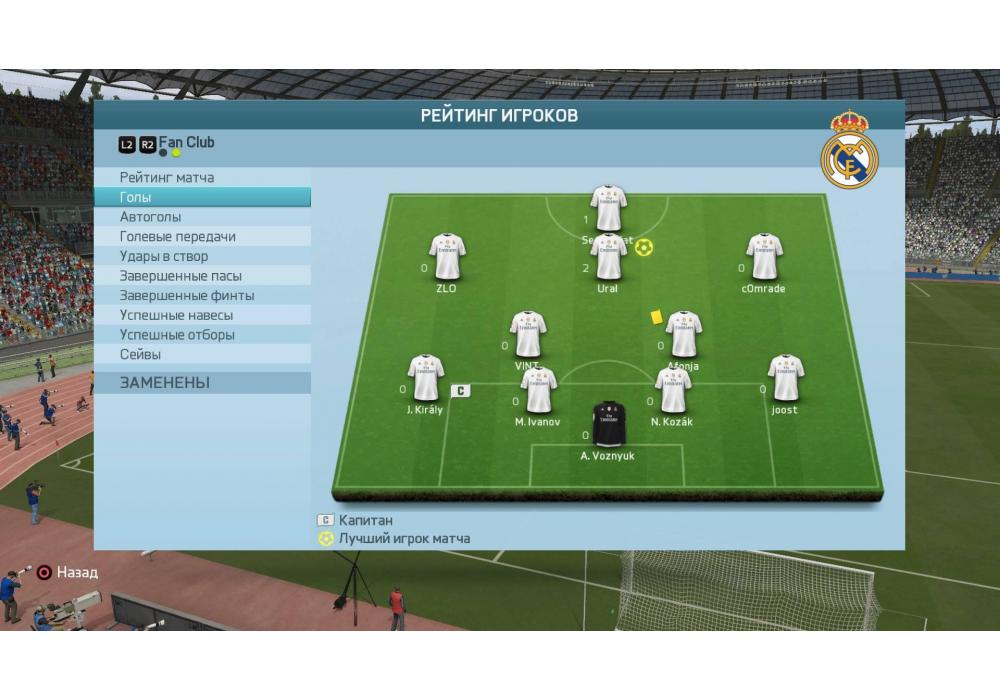The height and width of the screenshot is (700, 1000).
Task: Select player joost's shirt
Action: [x=786, y=378]
